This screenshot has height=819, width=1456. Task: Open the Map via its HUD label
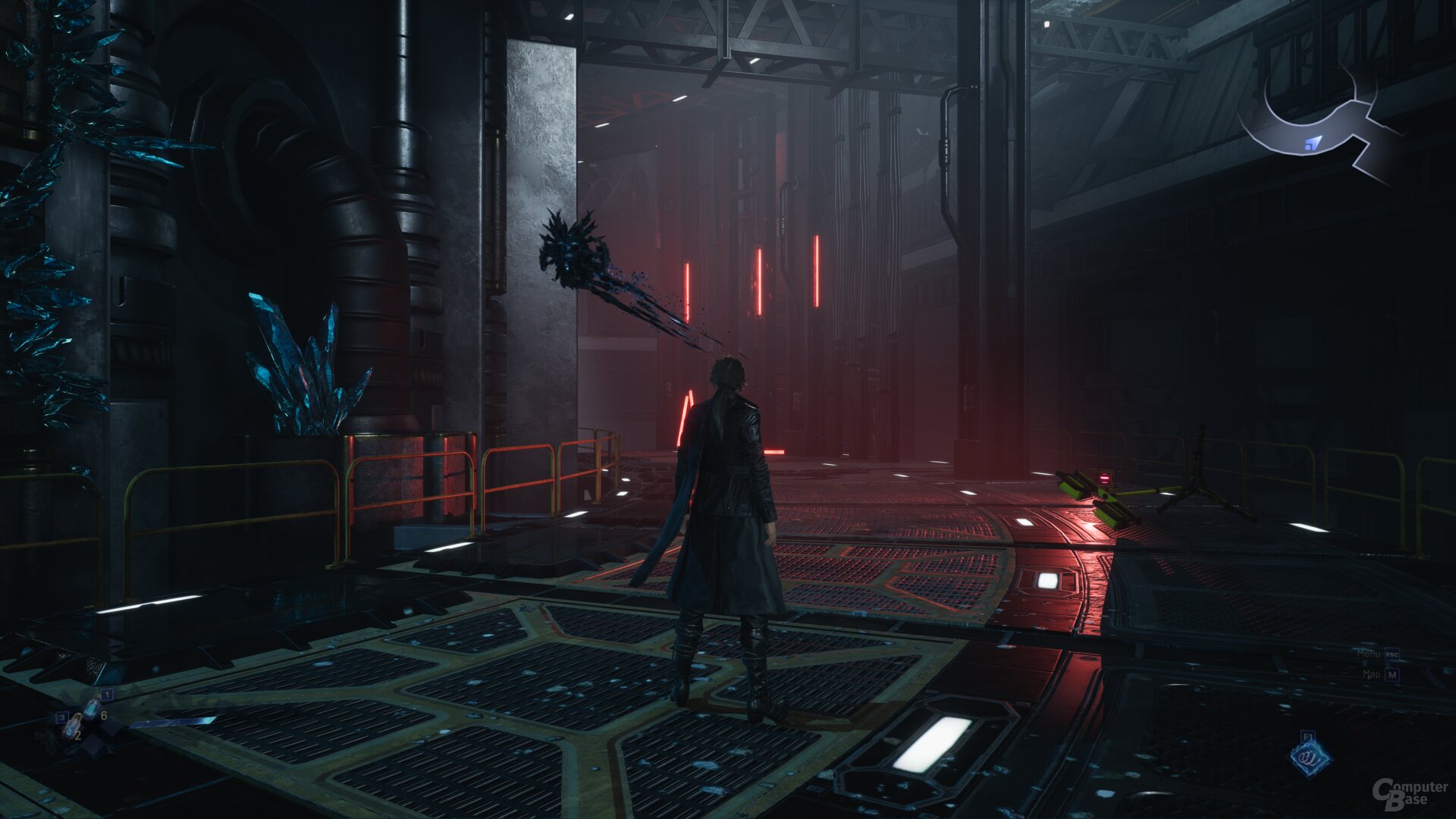[x=1373, y=674]
